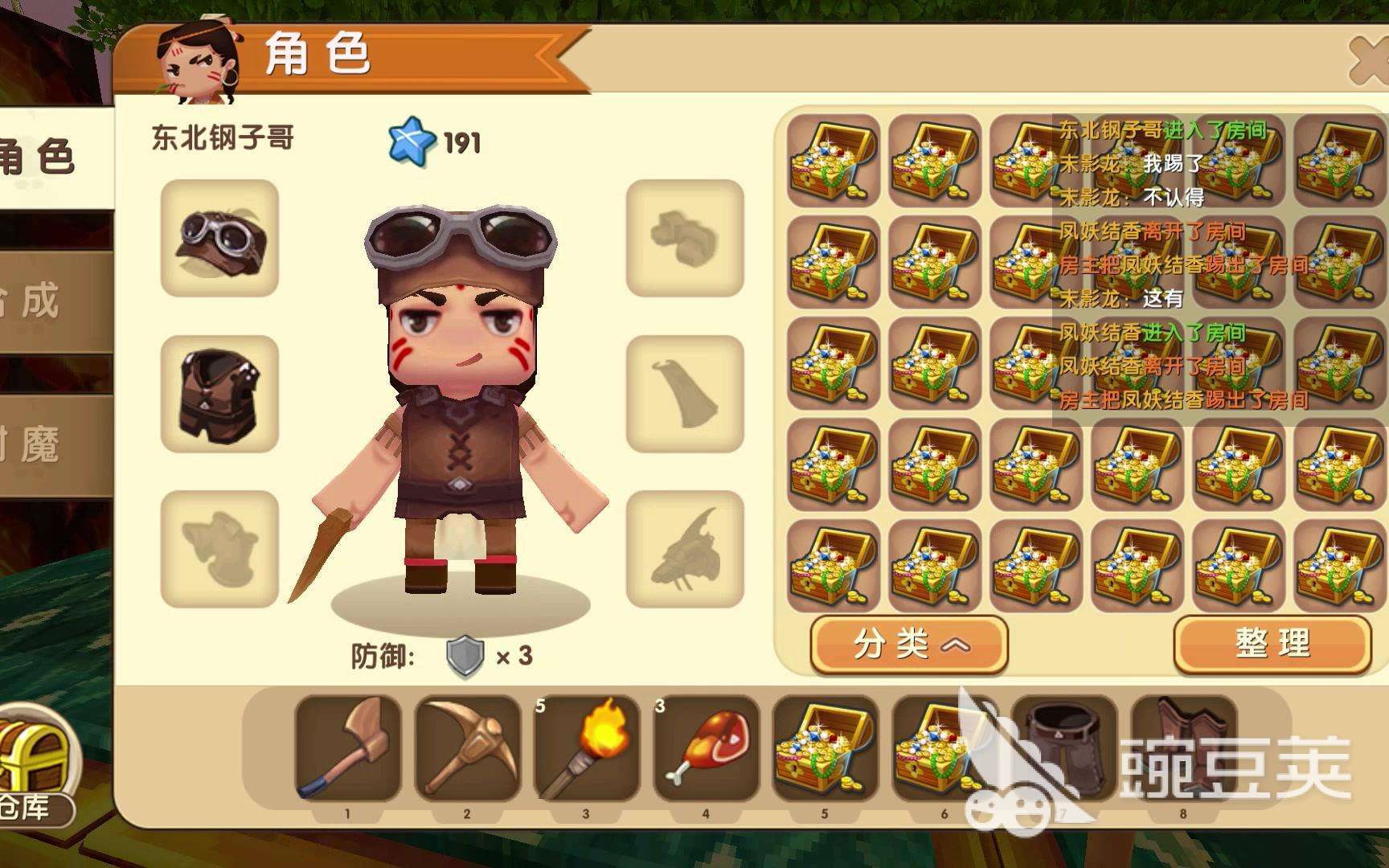Select the leather boots in hotbar slot 8
Image resolution: width=1389 pixels, height=868 pixels.
[x=1182, y=749]
